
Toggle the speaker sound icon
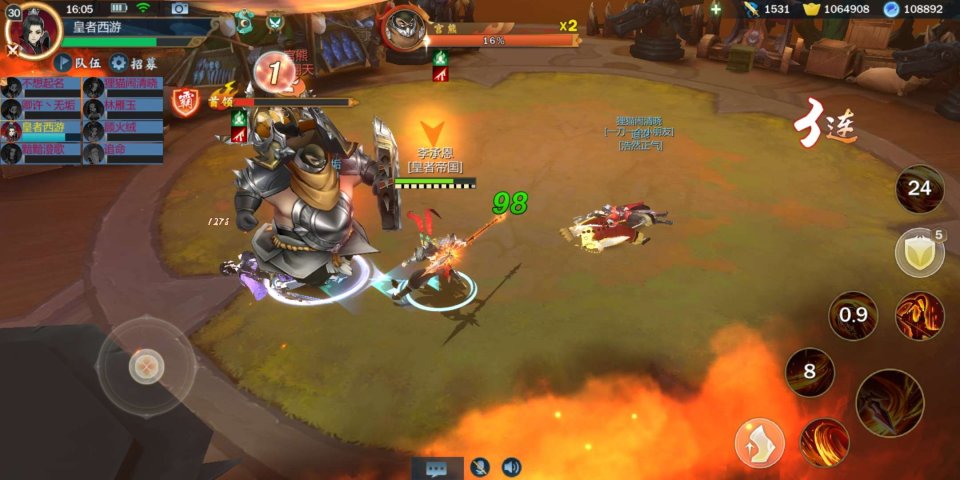[x=511, y=467]
